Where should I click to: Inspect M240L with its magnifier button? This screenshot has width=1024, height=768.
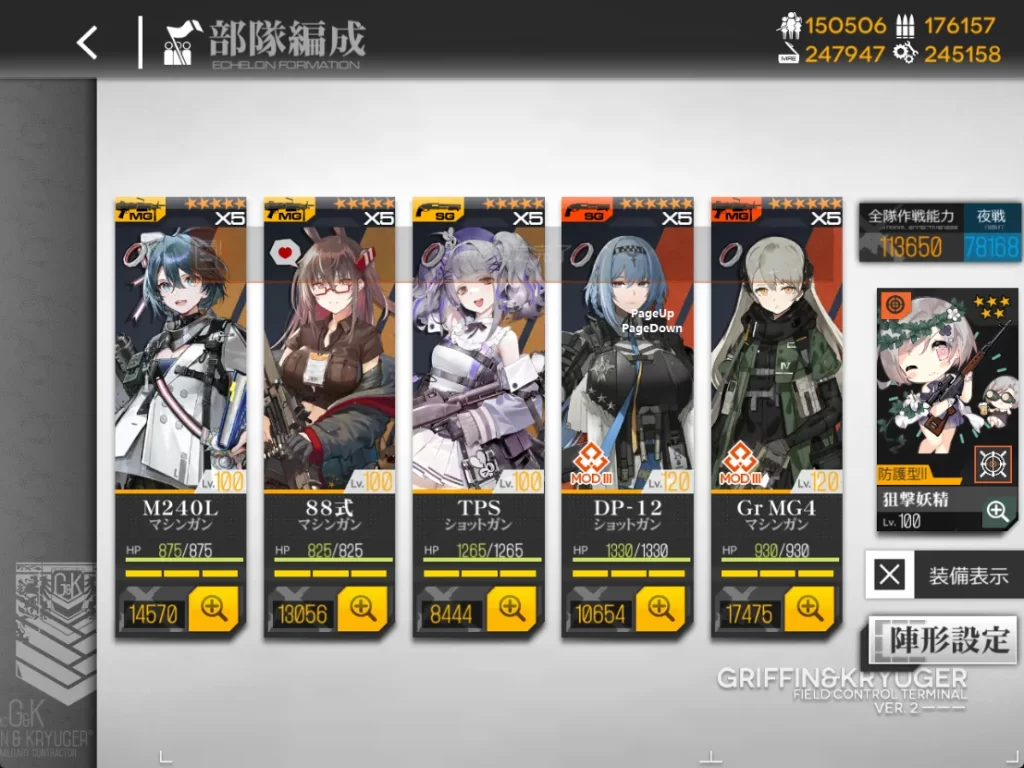pos(215,608)
